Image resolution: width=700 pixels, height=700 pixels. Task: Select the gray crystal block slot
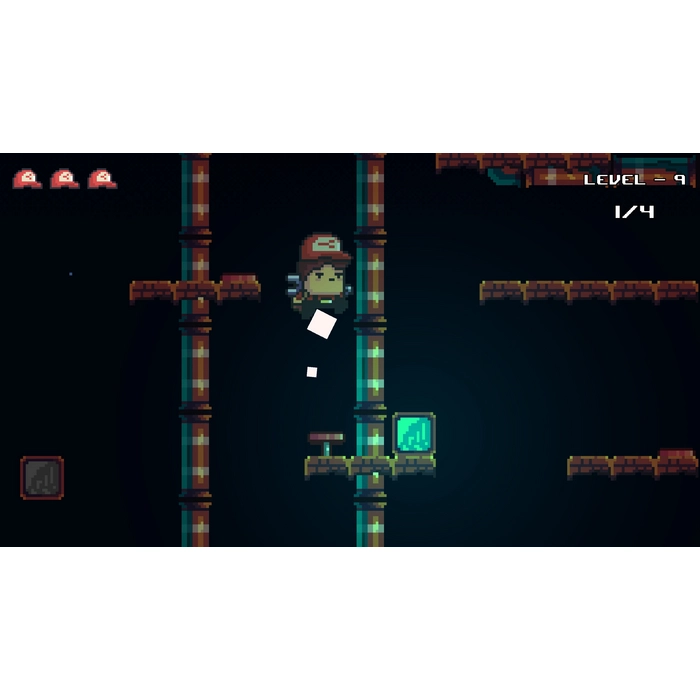pyautogui.click(x=42, y=478)
